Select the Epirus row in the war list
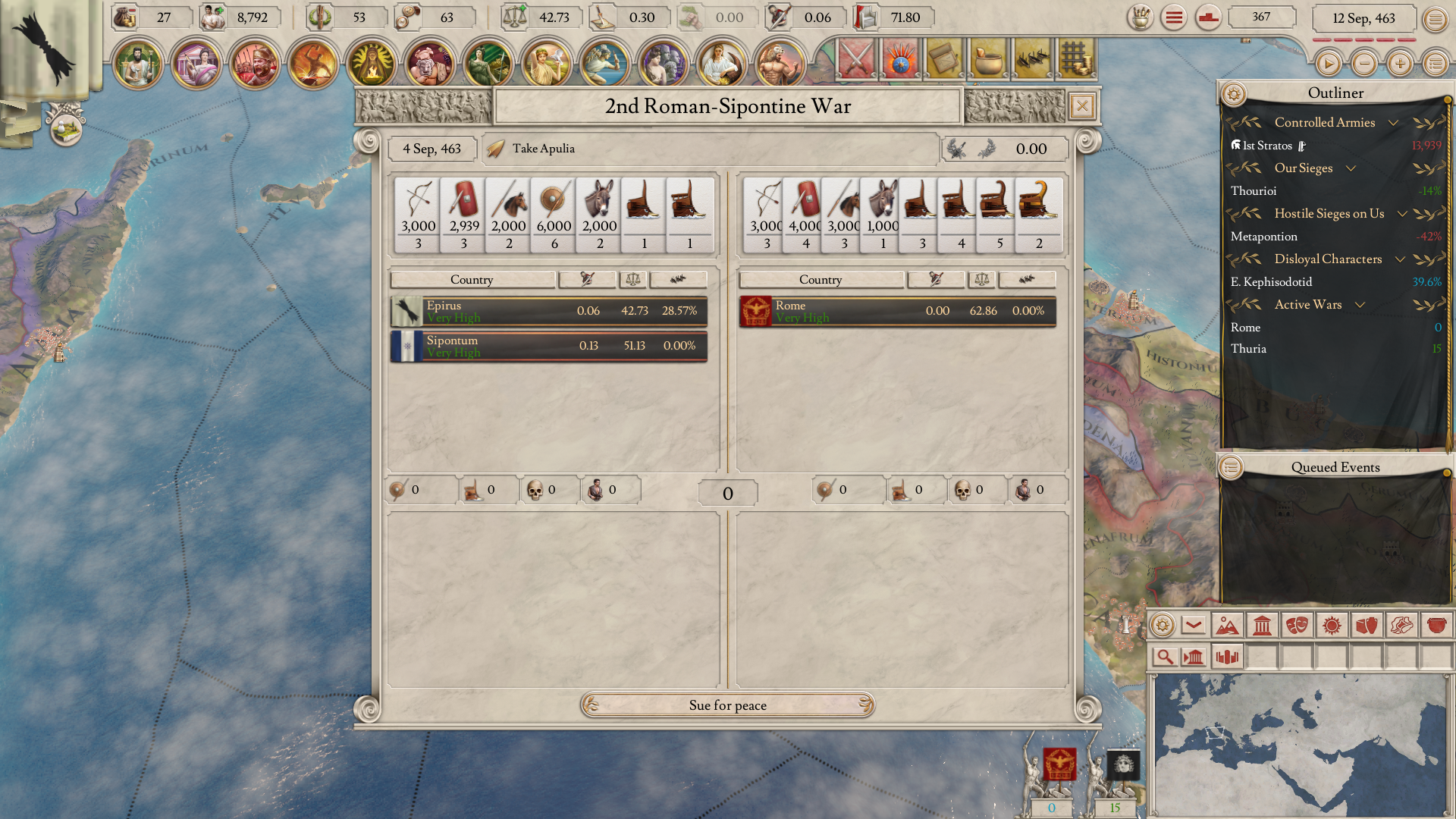This screenshot has height=819, width=1456. [x=548, y=311]
